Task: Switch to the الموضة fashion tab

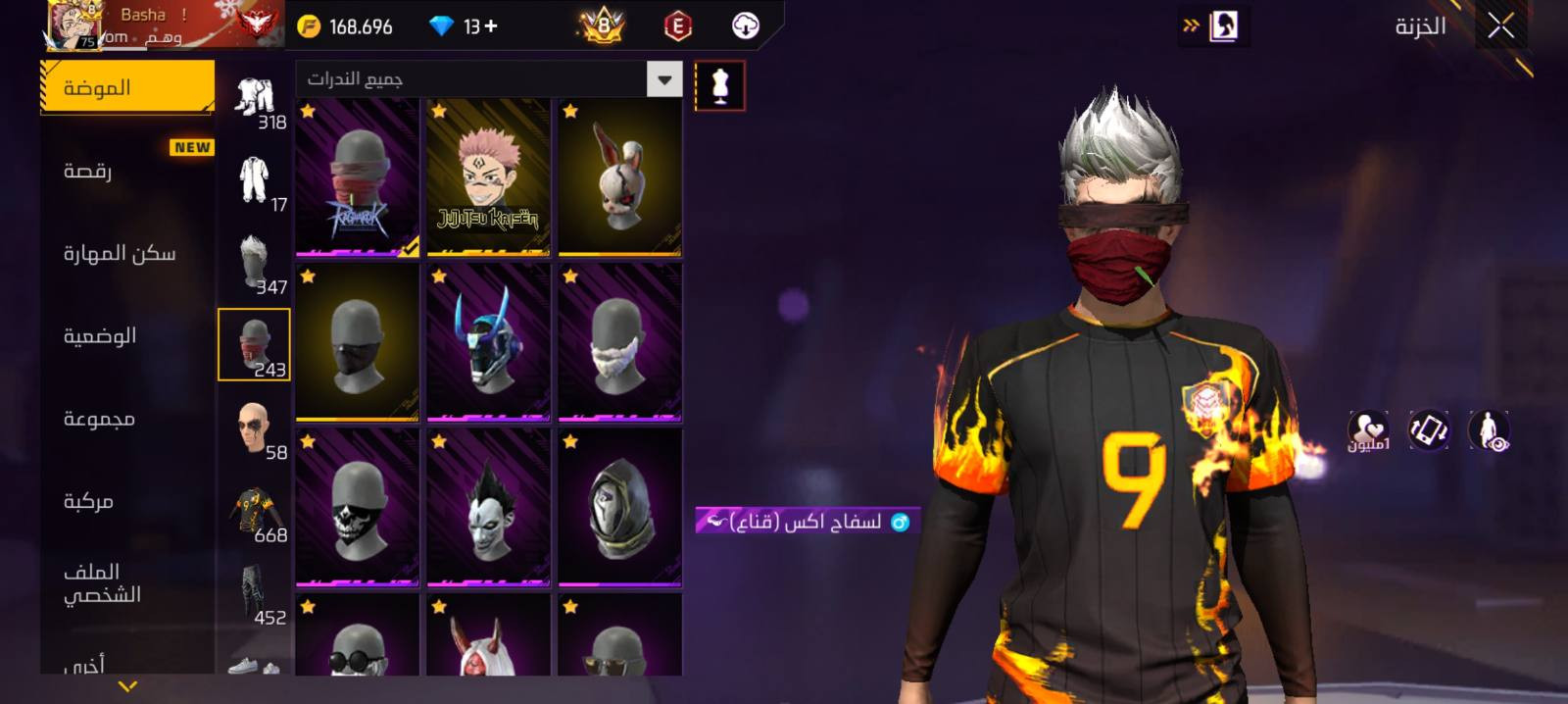Action: pyautogui.click(x=127, y=87)
